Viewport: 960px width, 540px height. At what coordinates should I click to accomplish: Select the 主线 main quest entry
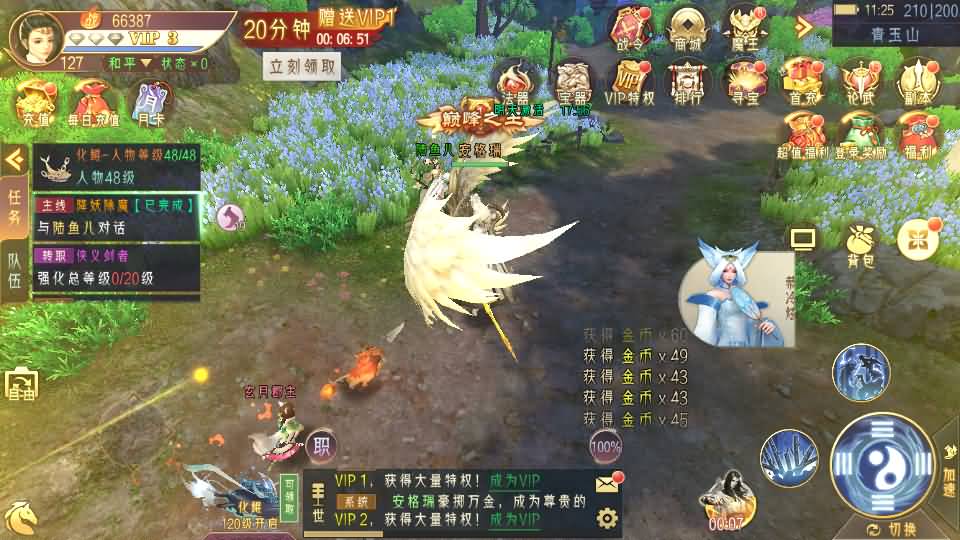[x=115, y=214]
